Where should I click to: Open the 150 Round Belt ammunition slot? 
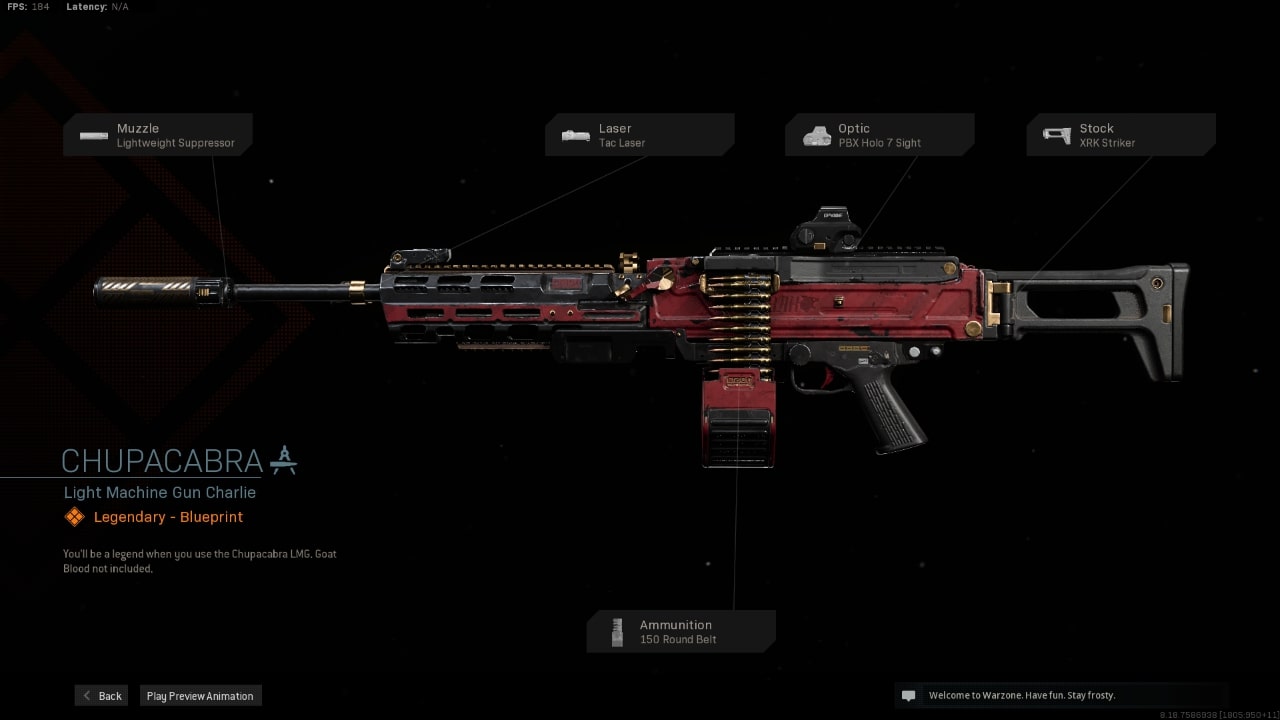pos(681,630)
